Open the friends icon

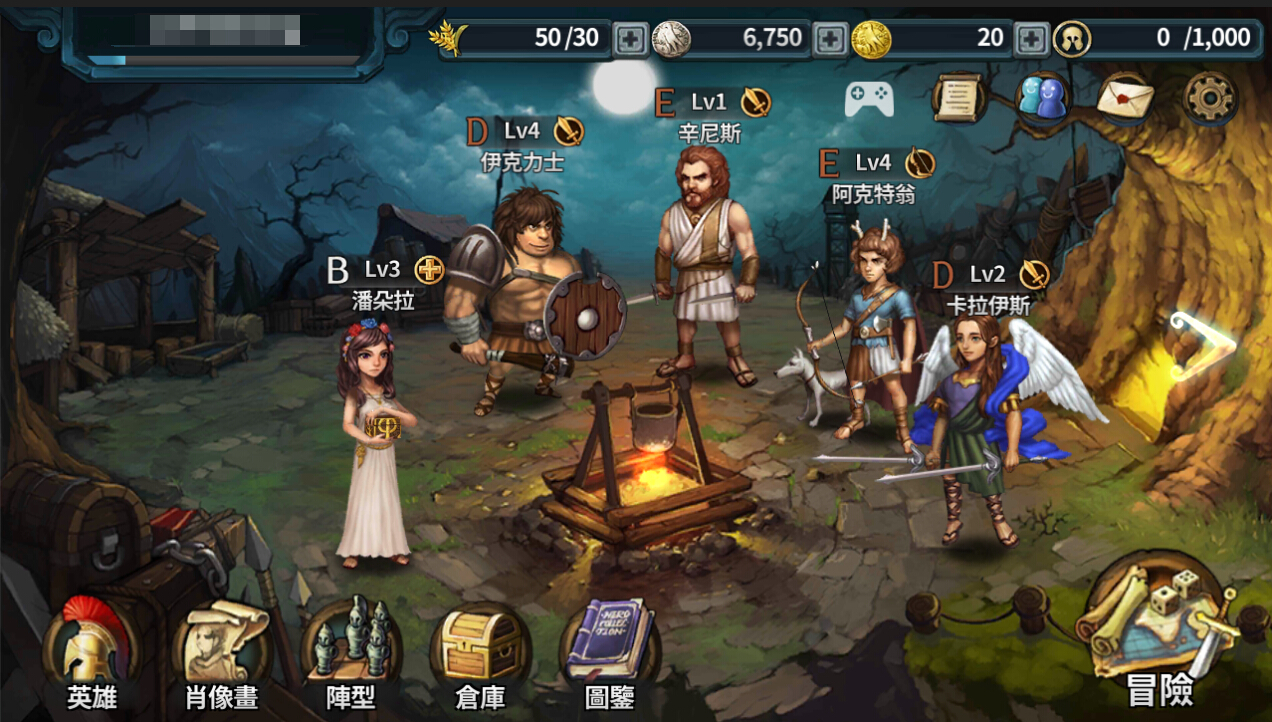pos(1041,98)
